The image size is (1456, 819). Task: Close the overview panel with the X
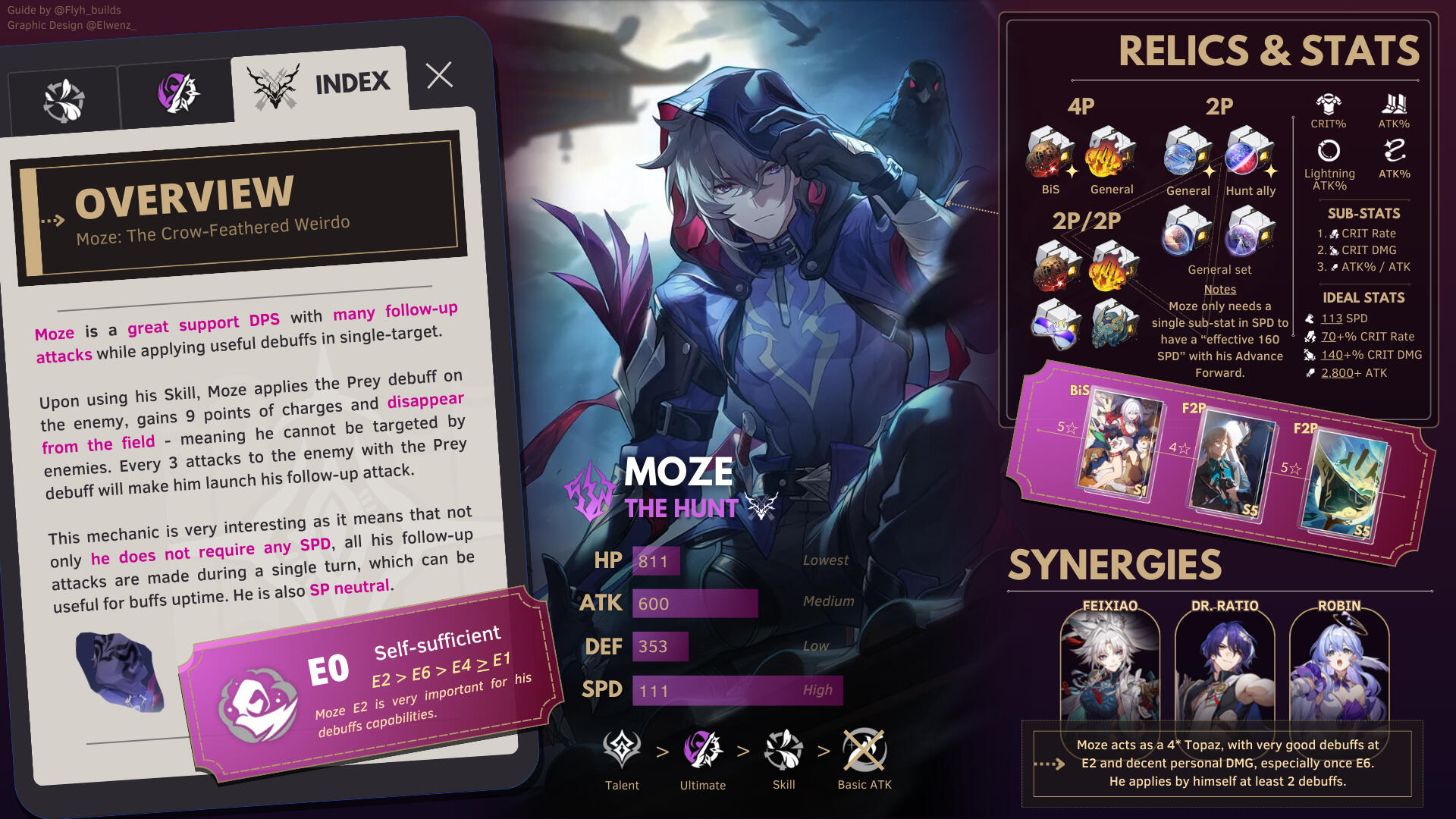pyautogui.click(x=439, y=75)
